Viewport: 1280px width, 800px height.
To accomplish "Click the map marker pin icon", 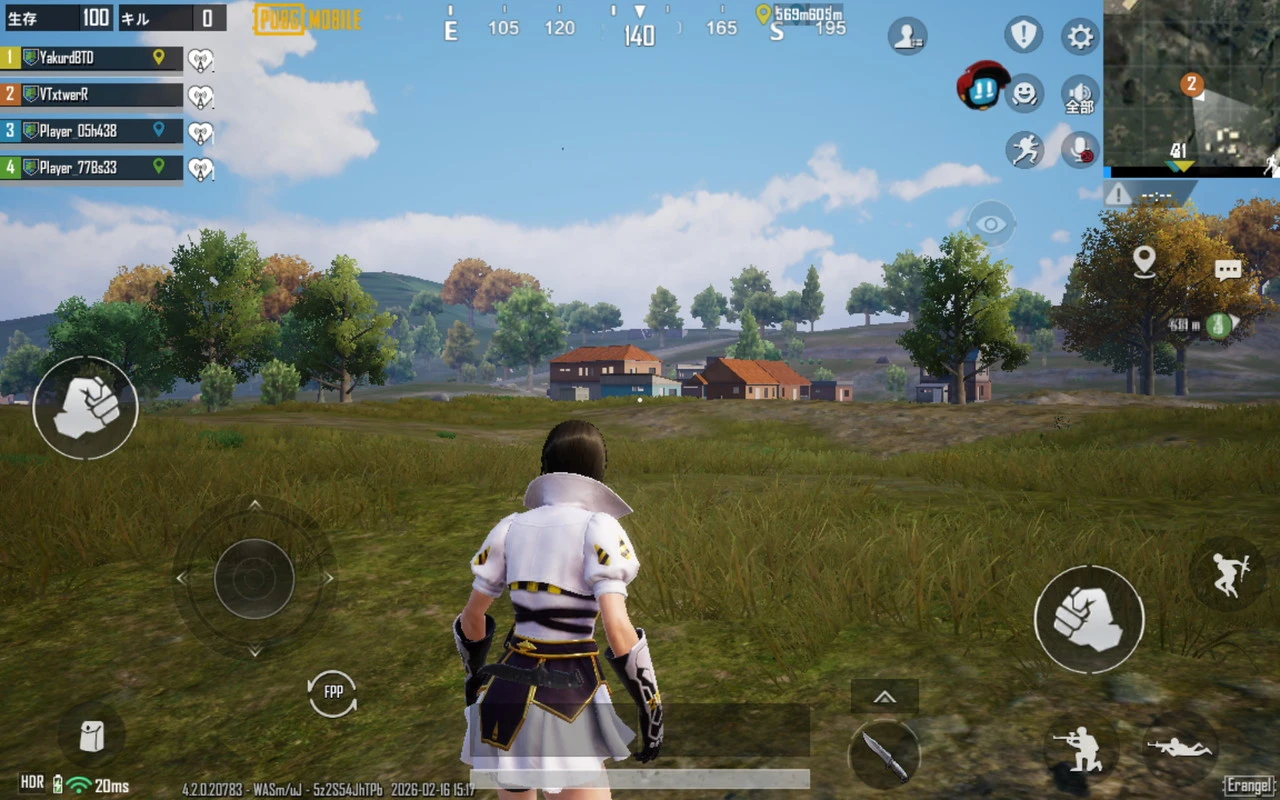I will (1144, 261).
